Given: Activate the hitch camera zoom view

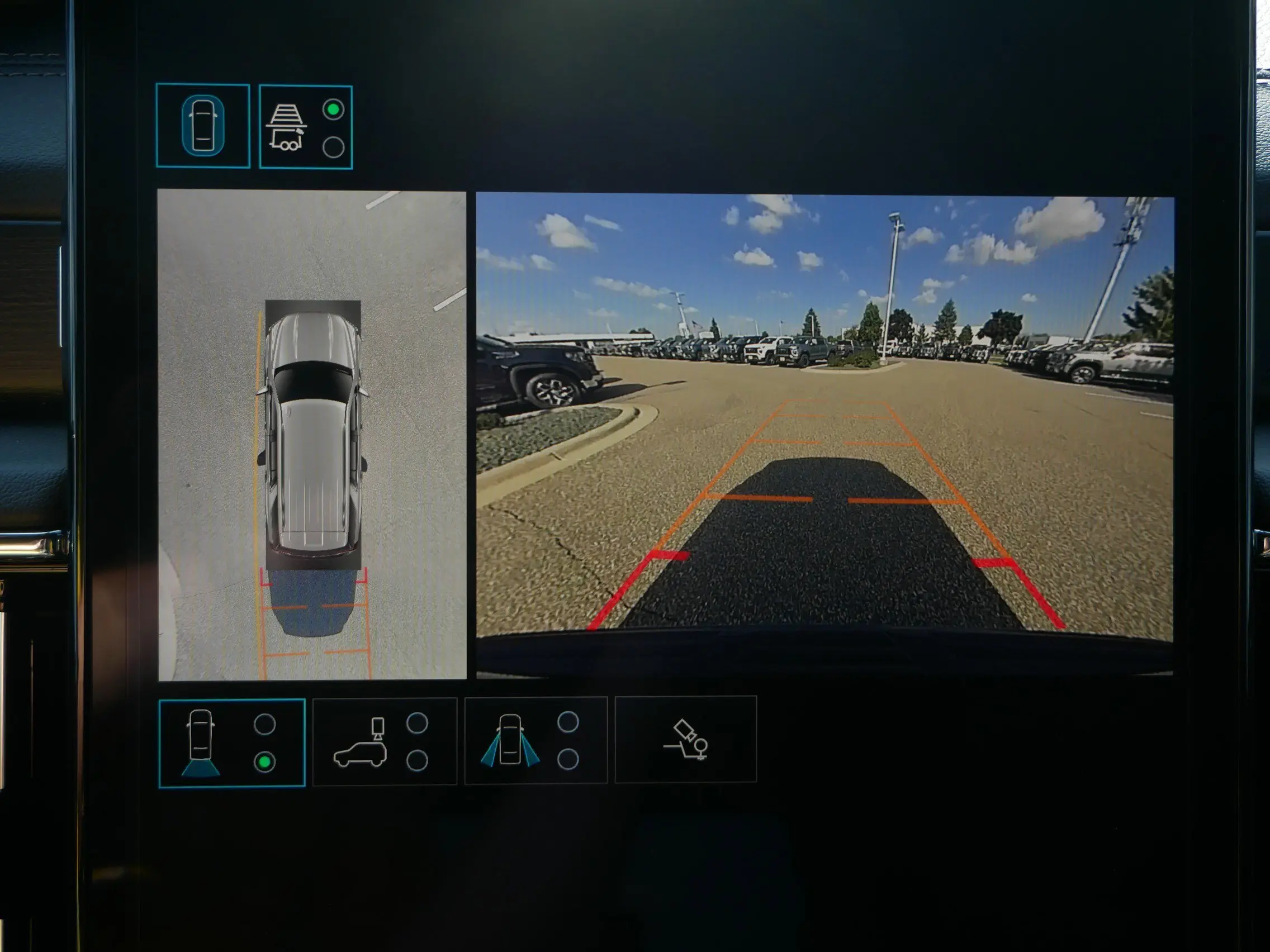Looking at the screenshot, I should pos(685,739).
